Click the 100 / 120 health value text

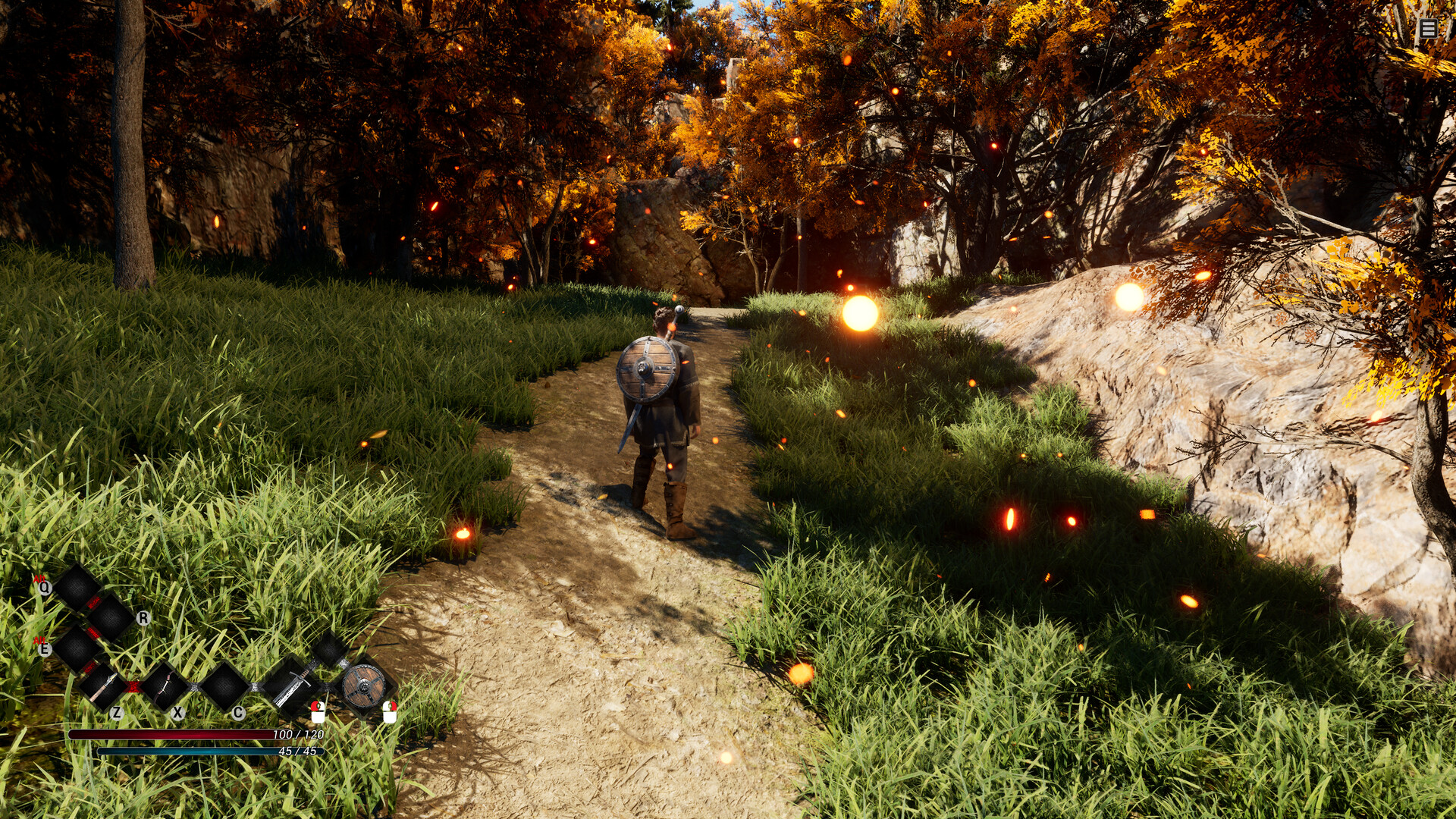coord(298,734)
